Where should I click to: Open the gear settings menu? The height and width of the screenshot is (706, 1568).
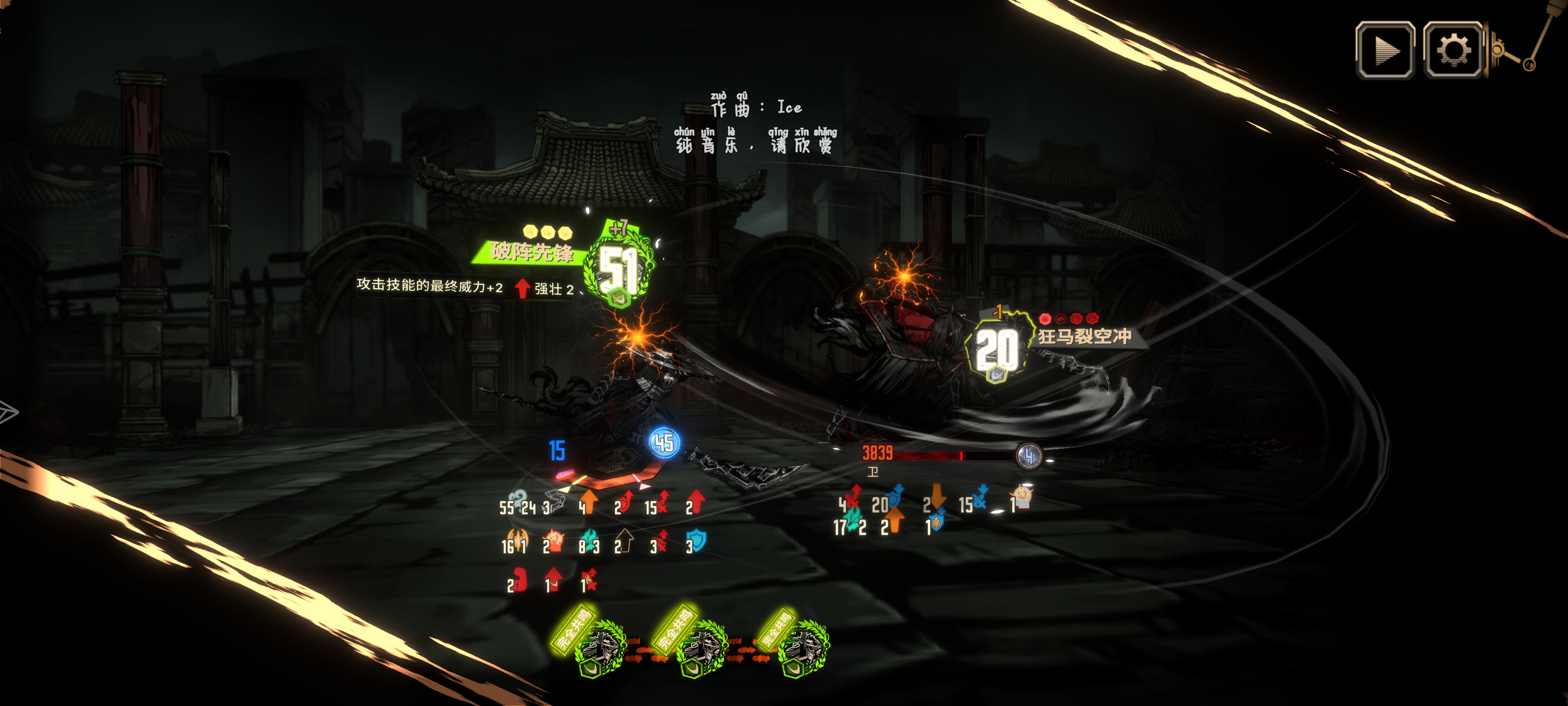pos(1453,50)
